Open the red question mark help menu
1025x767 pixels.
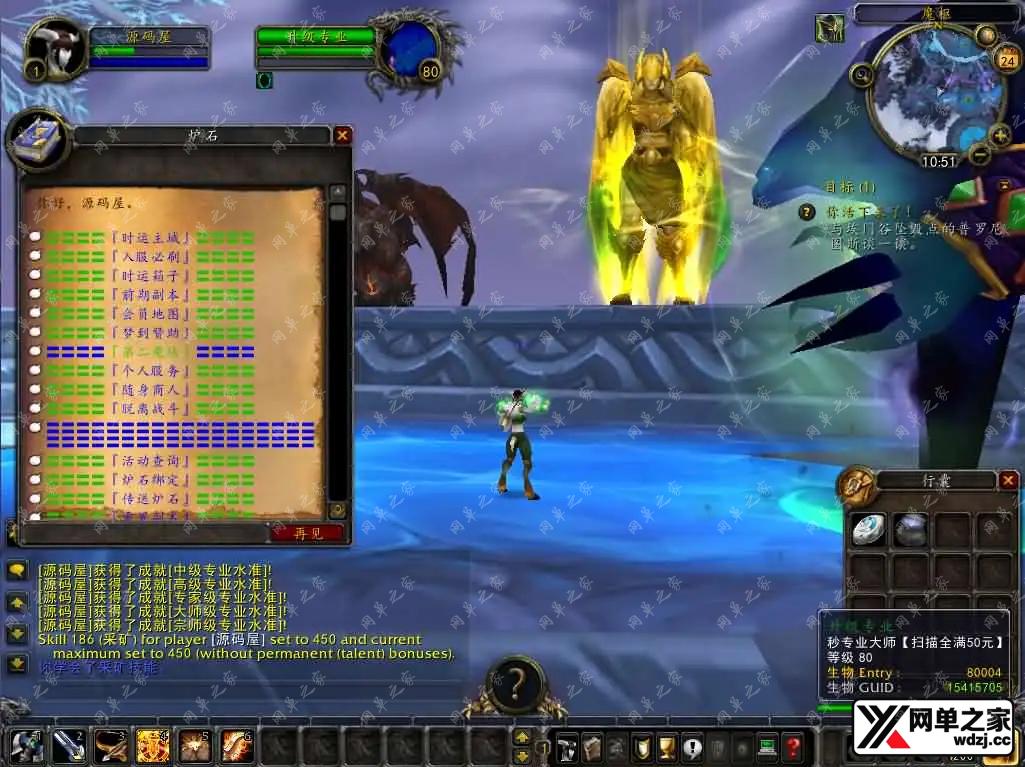coord(792,747)
